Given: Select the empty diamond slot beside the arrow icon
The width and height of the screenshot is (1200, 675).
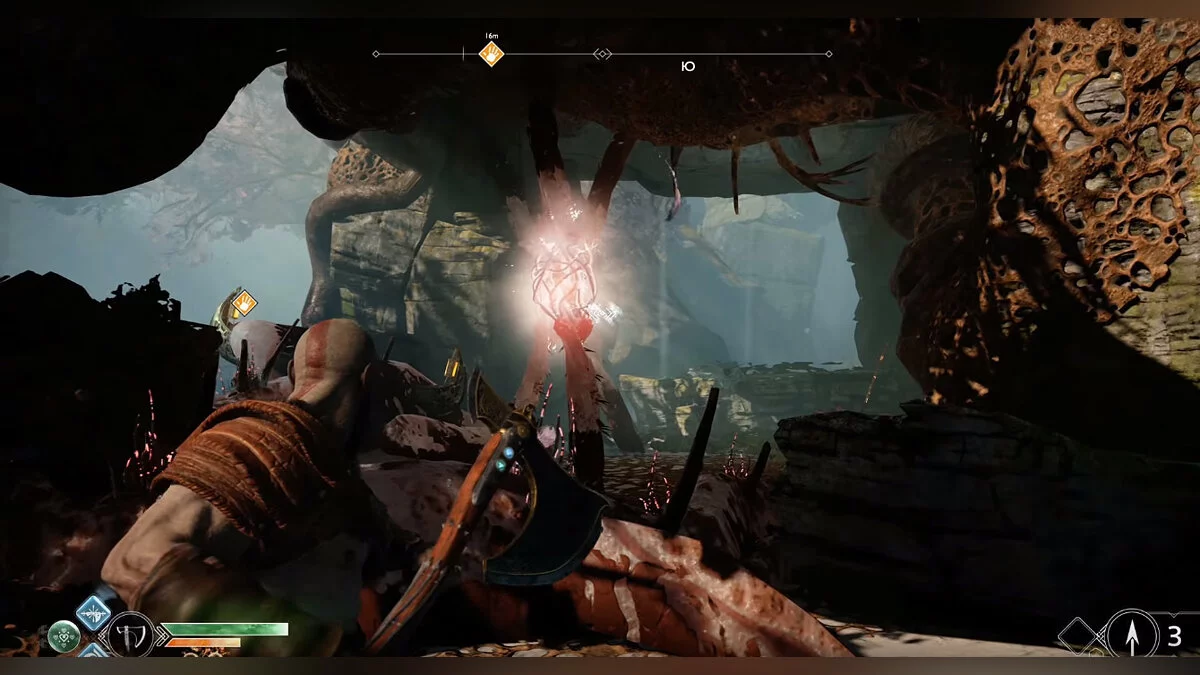Looking at the screenshot, I should tap(1080, 634).
